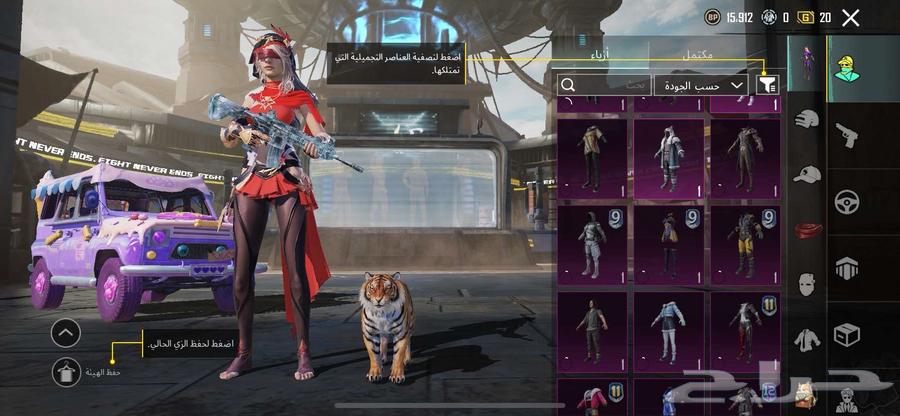900x416 pixels.
Task: Select the cap headwear category icon
Action: pyautogui.click(x=807, y=174)
